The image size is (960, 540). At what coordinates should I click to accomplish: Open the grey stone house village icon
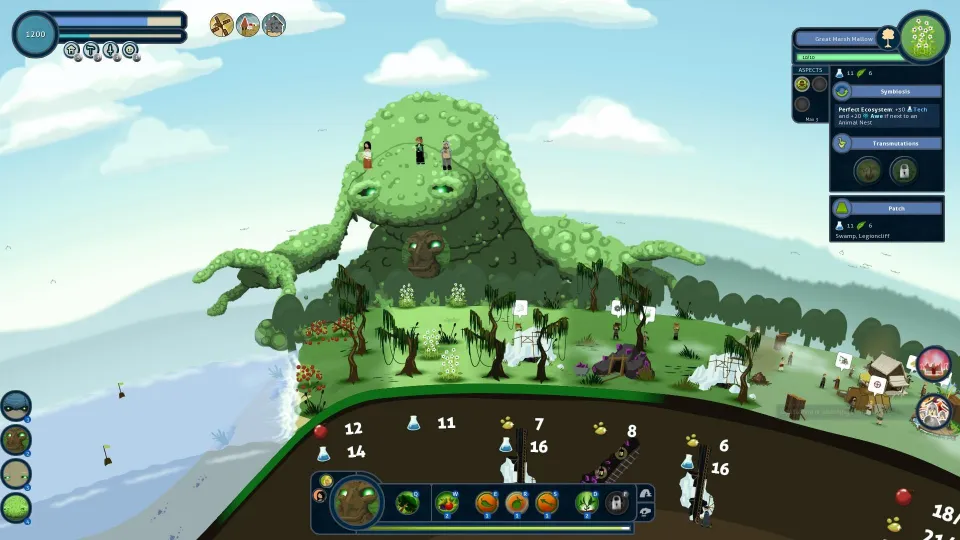[274, 25]
